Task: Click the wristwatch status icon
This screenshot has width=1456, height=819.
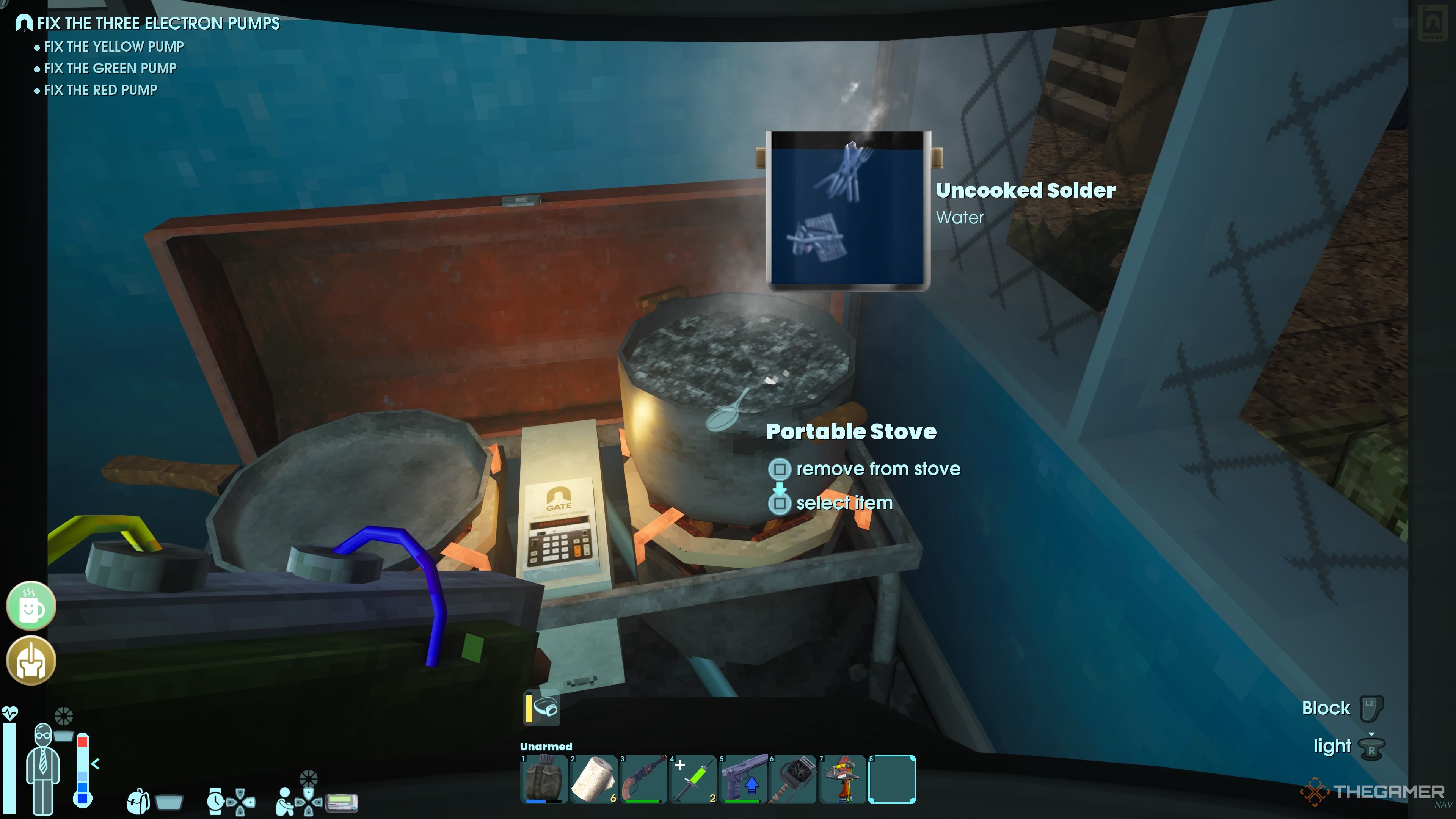Action: coord(215,802)
